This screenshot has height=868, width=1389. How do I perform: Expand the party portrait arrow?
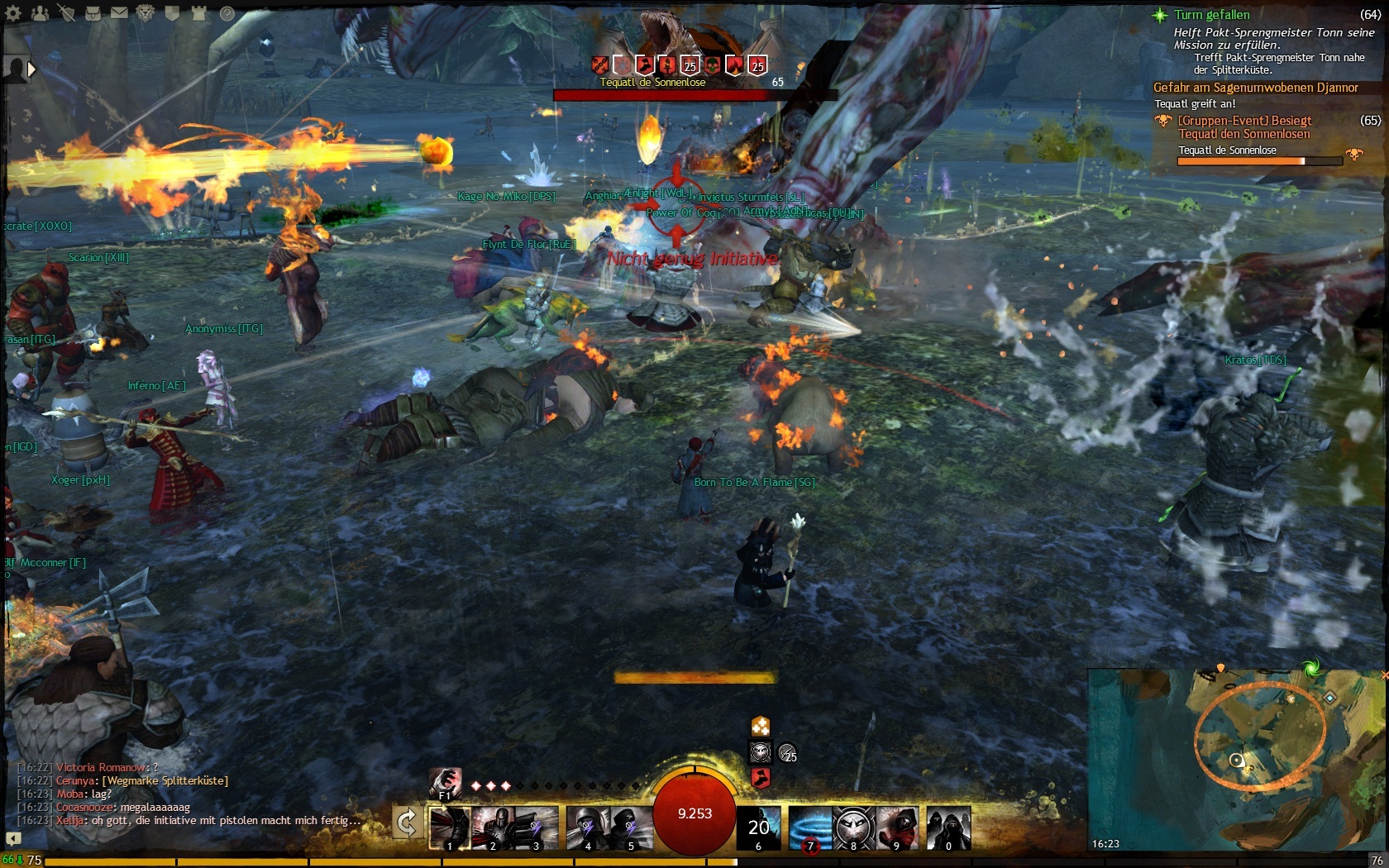coord(32,69)
